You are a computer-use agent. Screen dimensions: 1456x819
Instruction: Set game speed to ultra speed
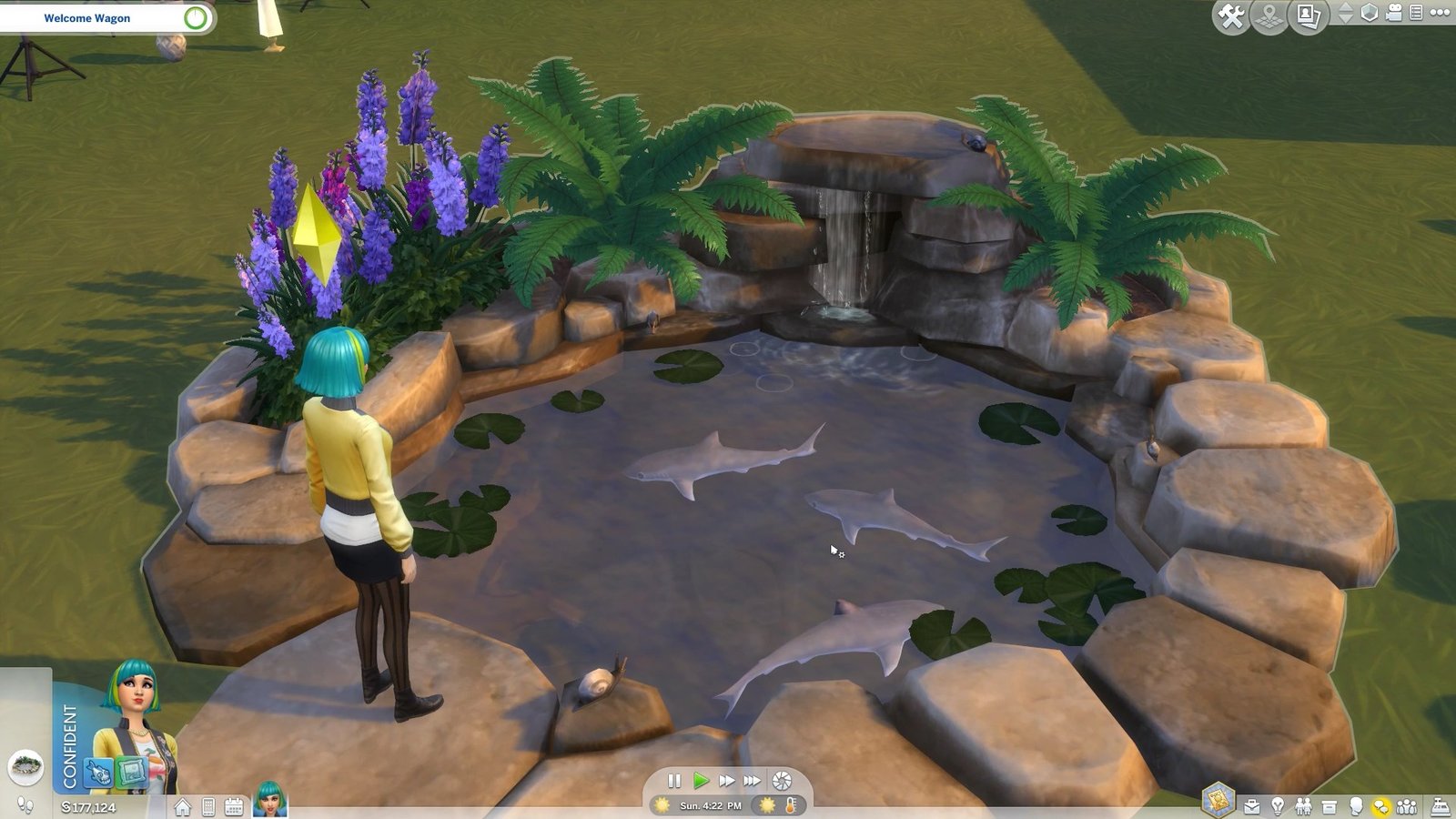pyautogui.click(x=752, y=781)
